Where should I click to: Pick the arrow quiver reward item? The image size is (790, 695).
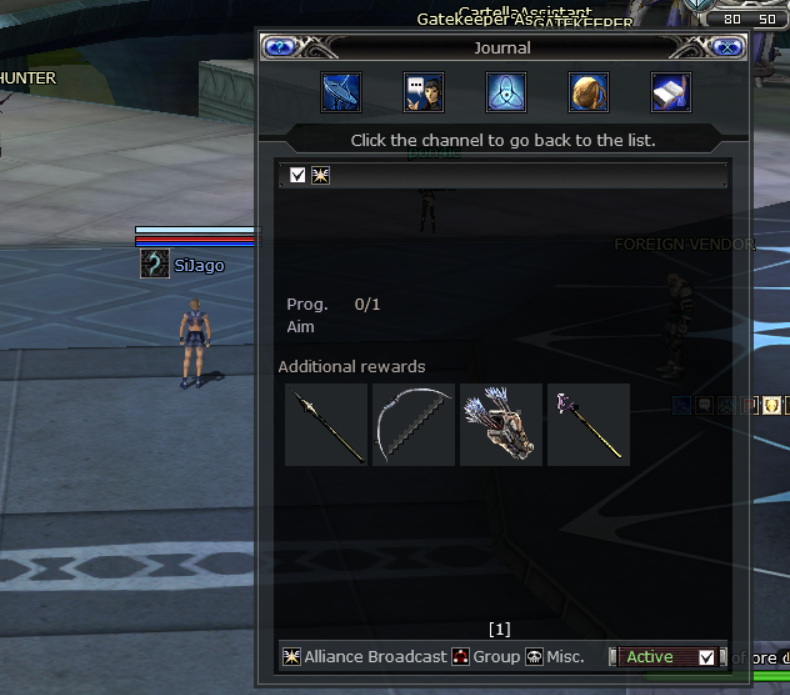[x=501, y=425]
